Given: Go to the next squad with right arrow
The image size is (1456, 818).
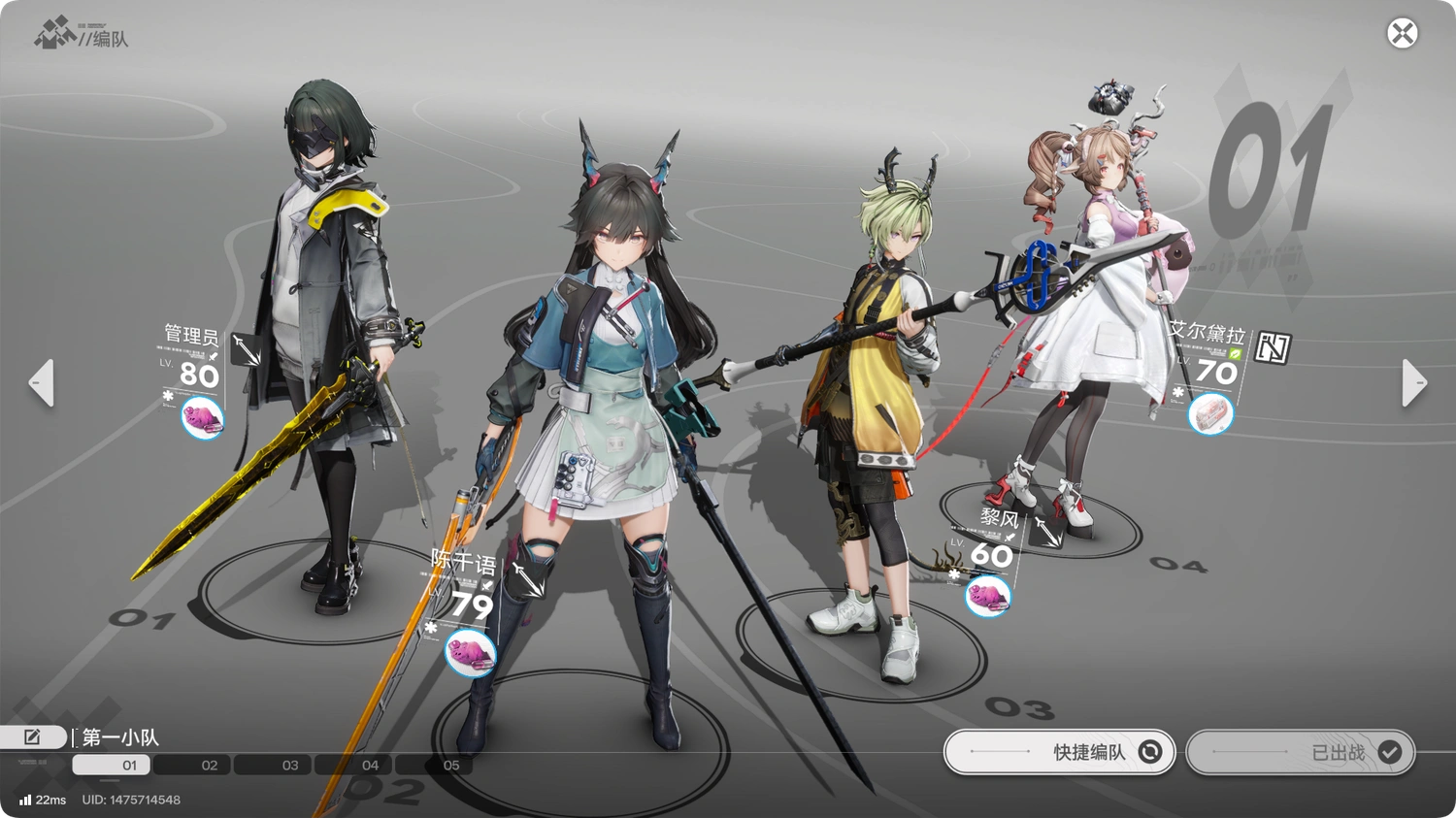Looking at the screenshot, I should click(1414, 382).
